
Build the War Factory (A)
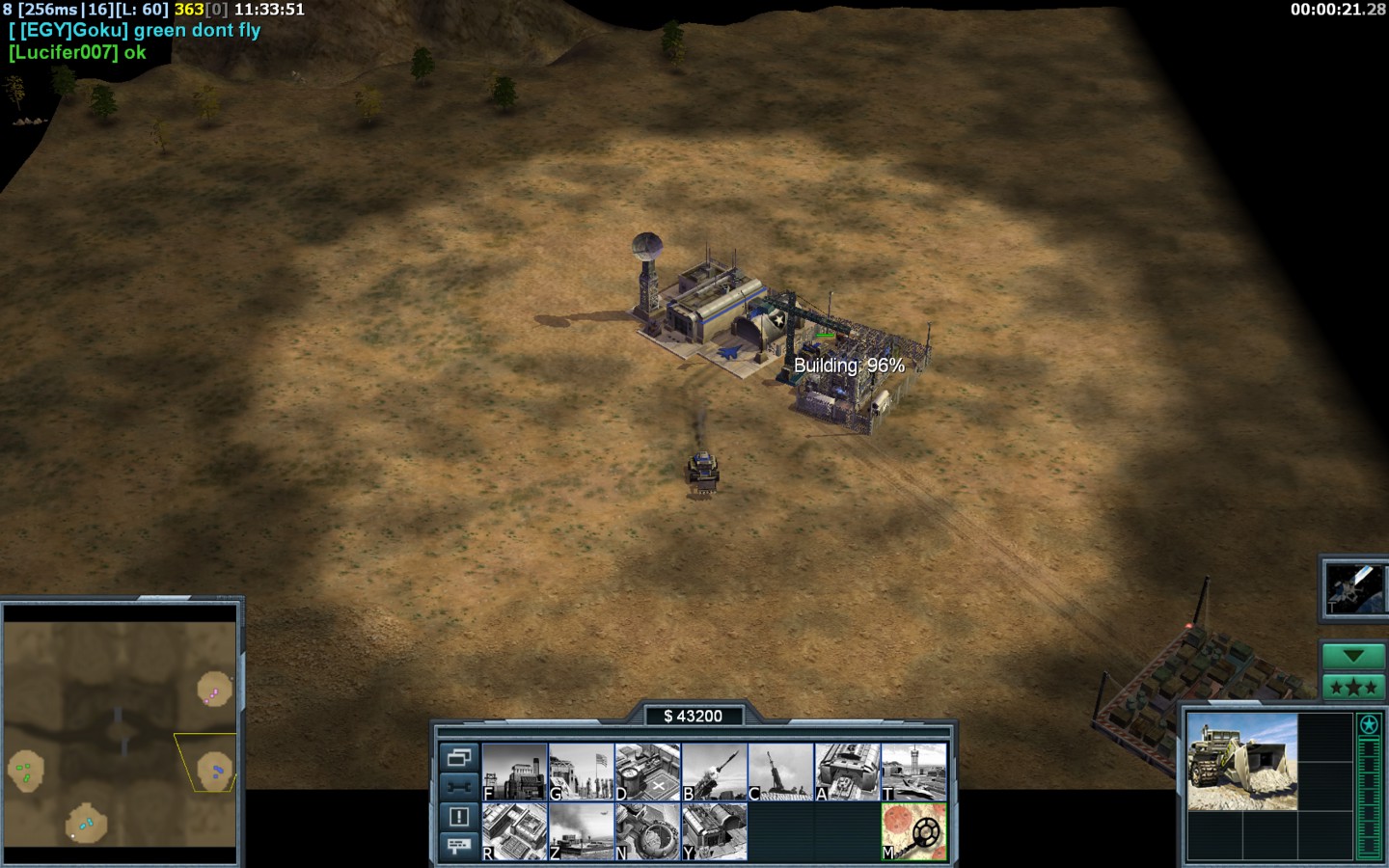tap(848, 772)
